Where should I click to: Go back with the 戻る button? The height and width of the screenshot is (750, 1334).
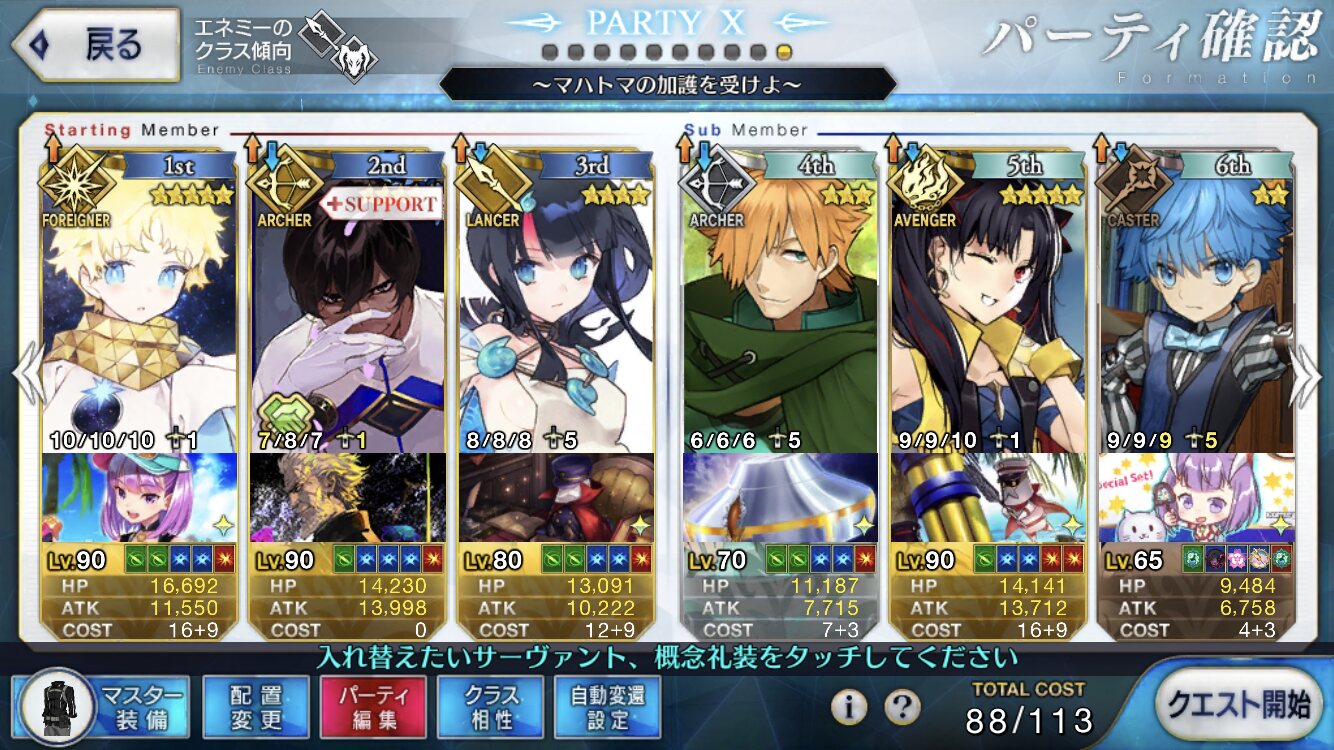(x=95, y=45)
